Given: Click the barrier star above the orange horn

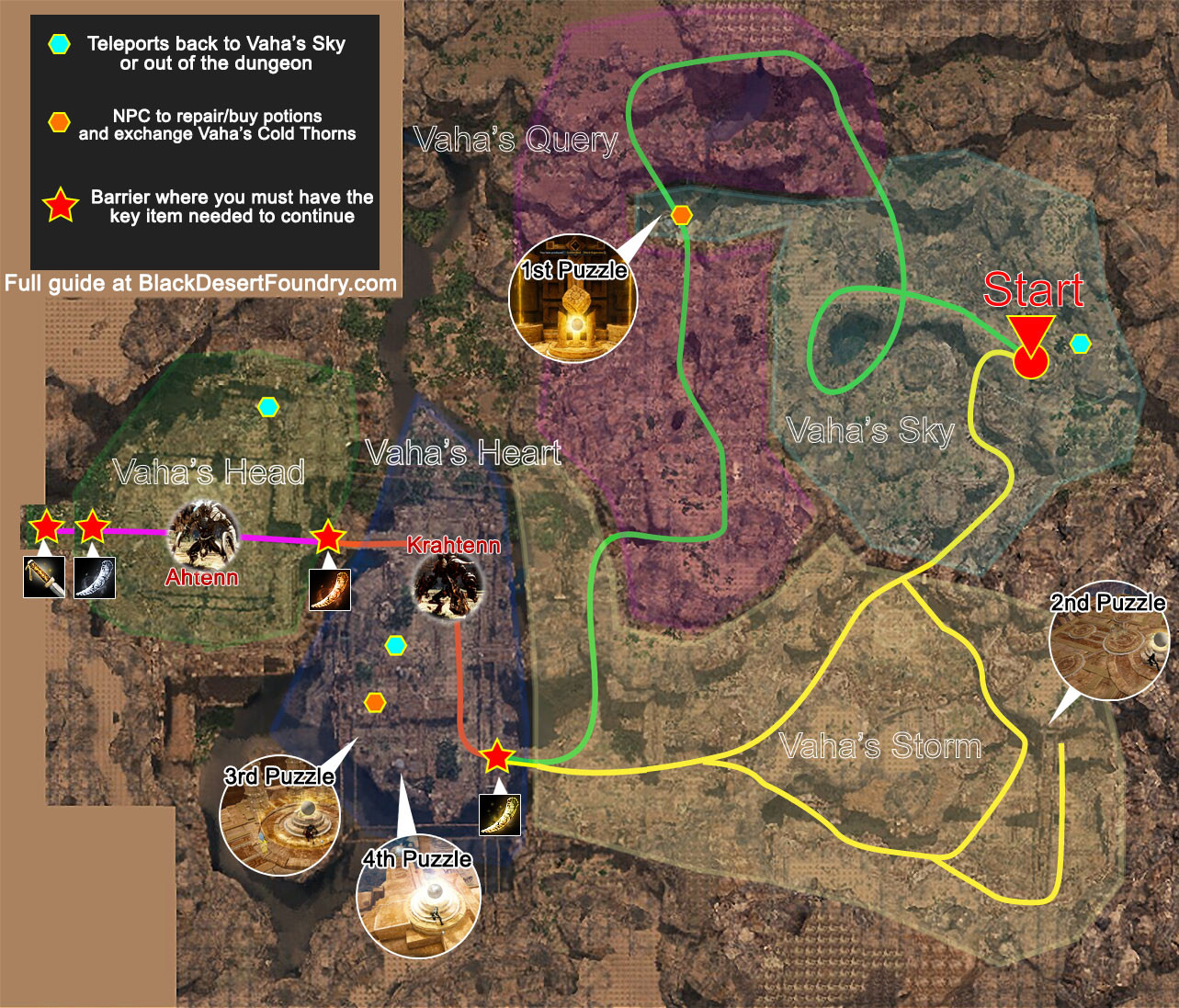Looking at the screenshot, I should (x=328, y=536).
